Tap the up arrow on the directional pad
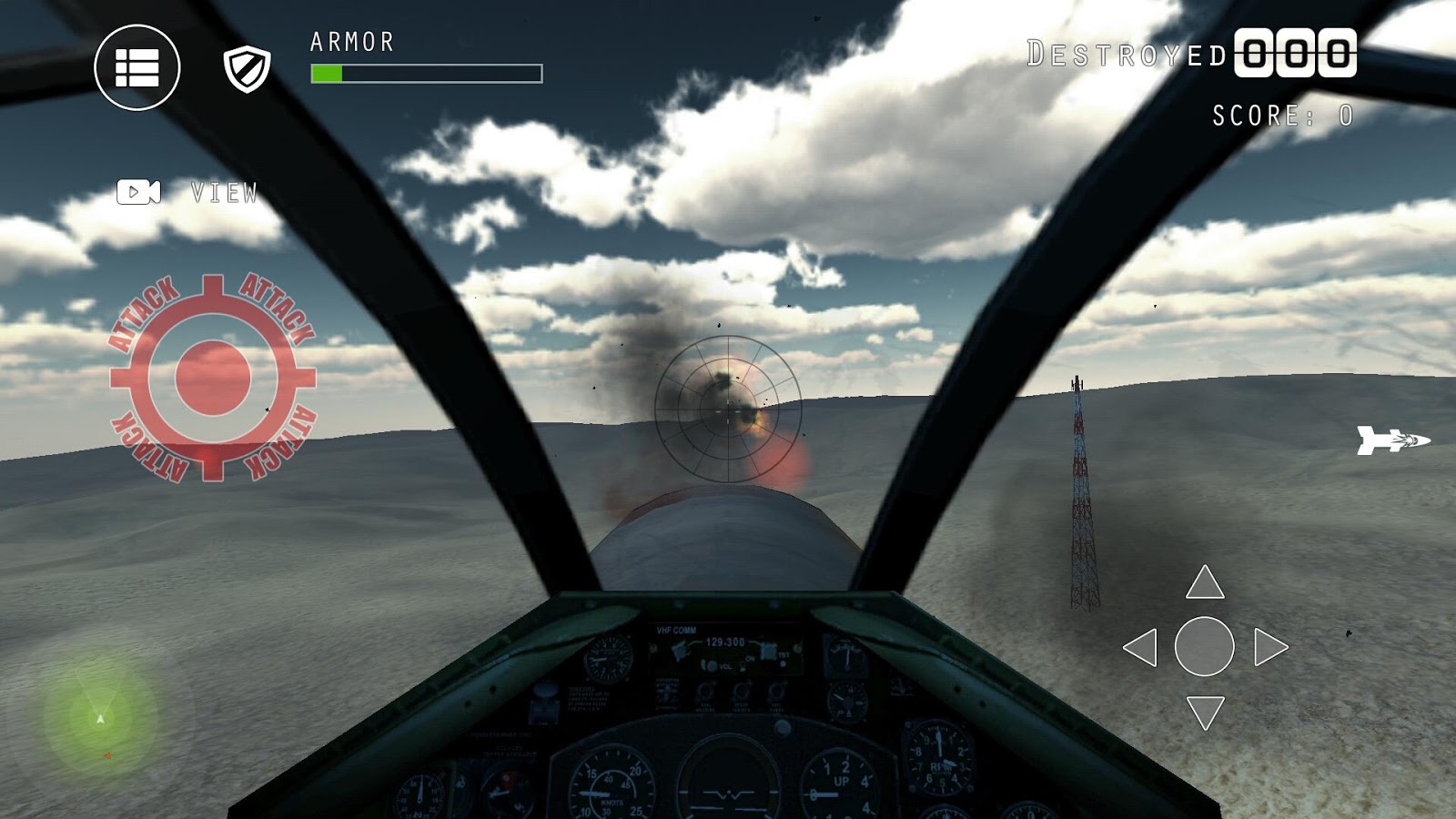The image size is (1456, 819). pos(1205,582)
